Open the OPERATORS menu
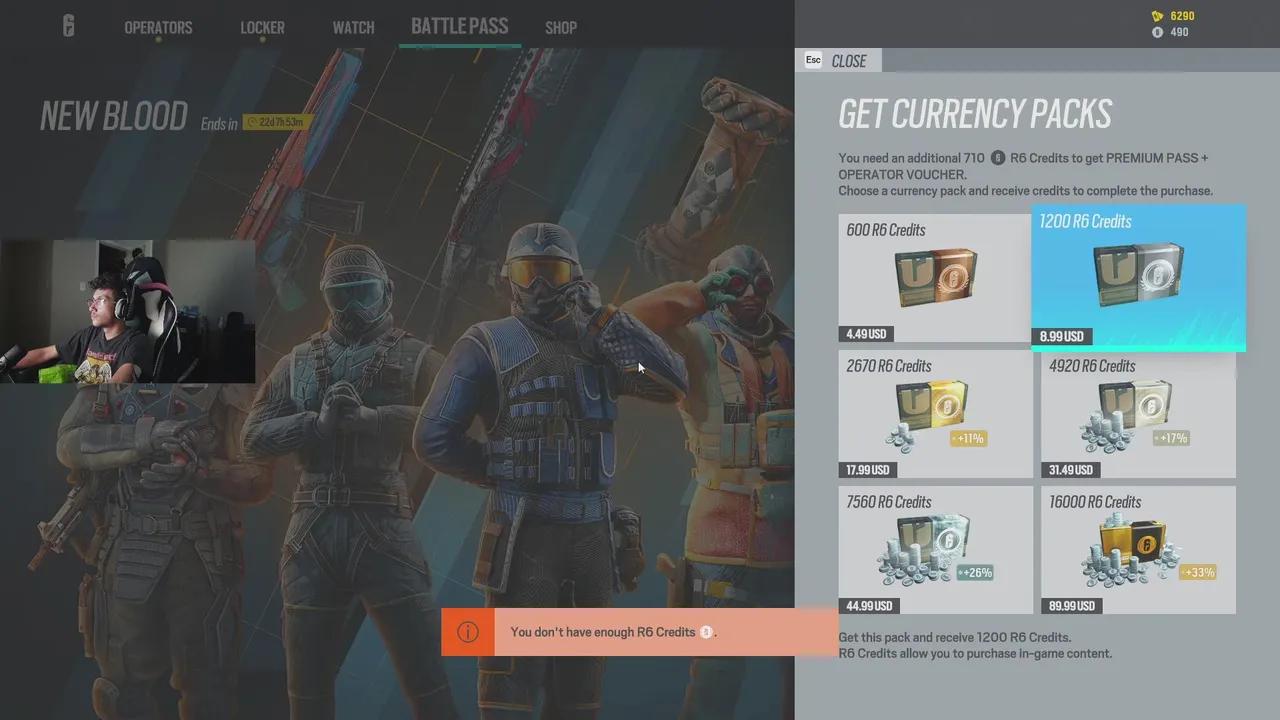Screen dimensions: 1280x720 tap(158, 27)
